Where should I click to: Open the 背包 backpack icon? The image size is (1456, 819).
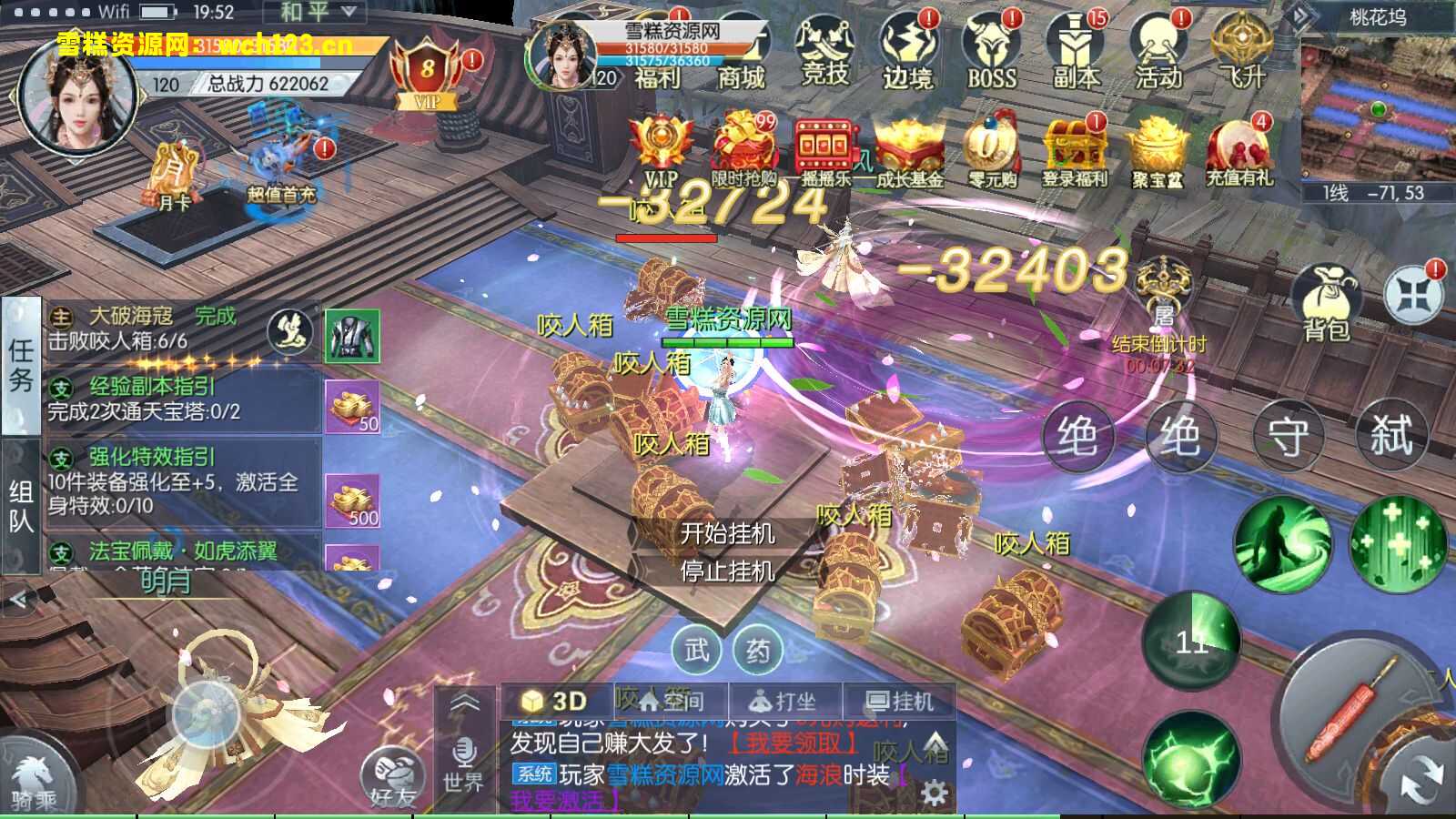pos(1327,291)
